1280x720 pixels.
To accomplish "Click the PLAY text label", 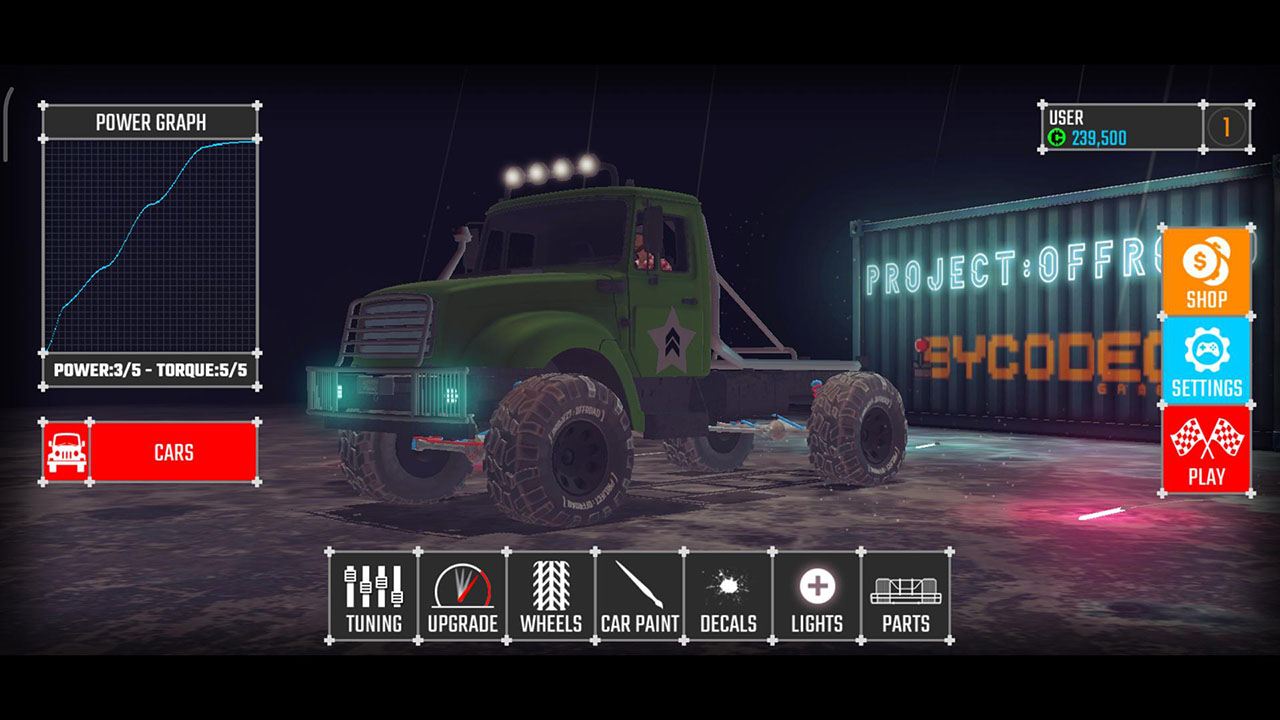I will 1206,477.
